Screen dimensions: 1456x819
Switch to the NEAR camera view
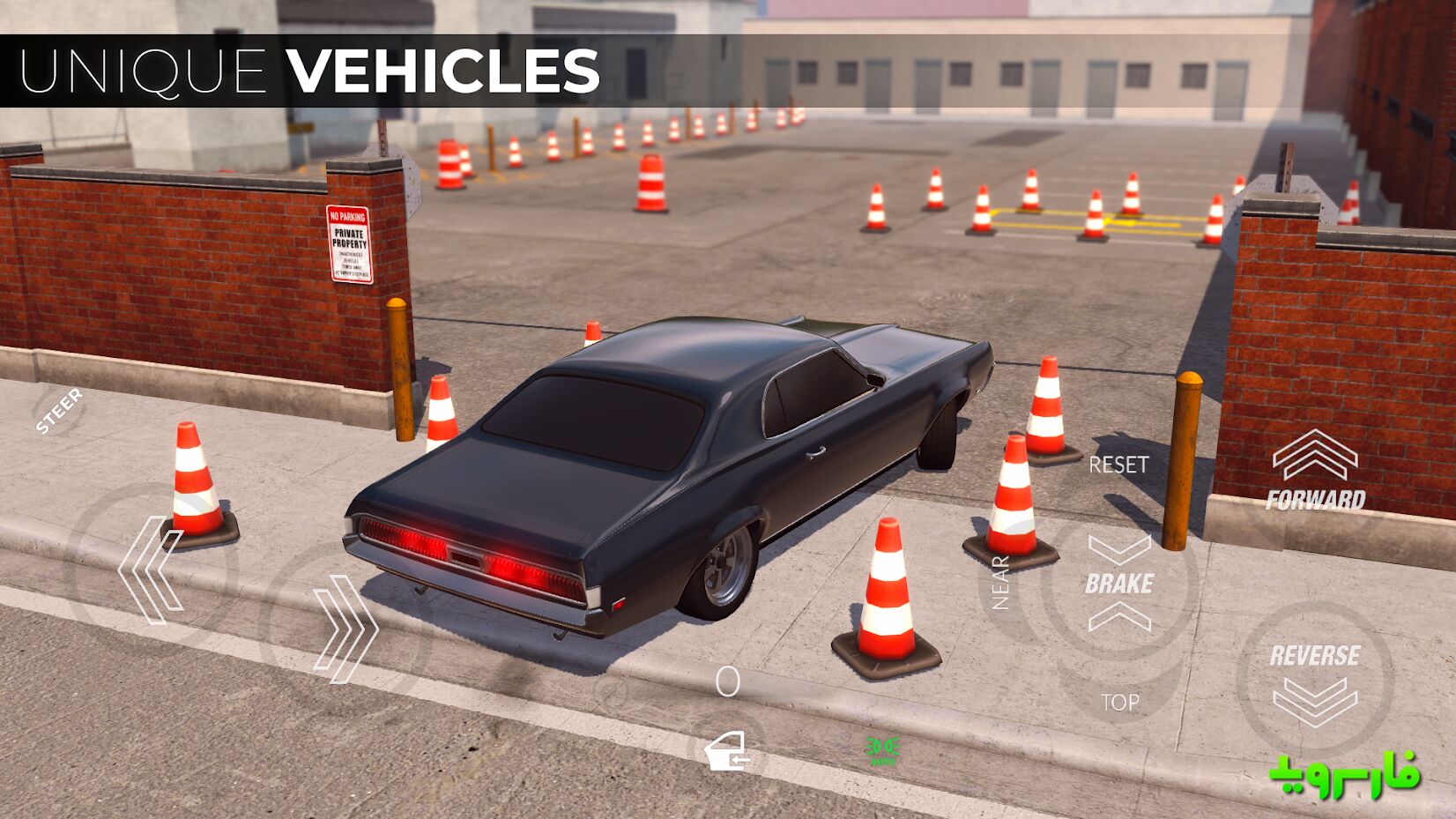(x=1000, y=583)
